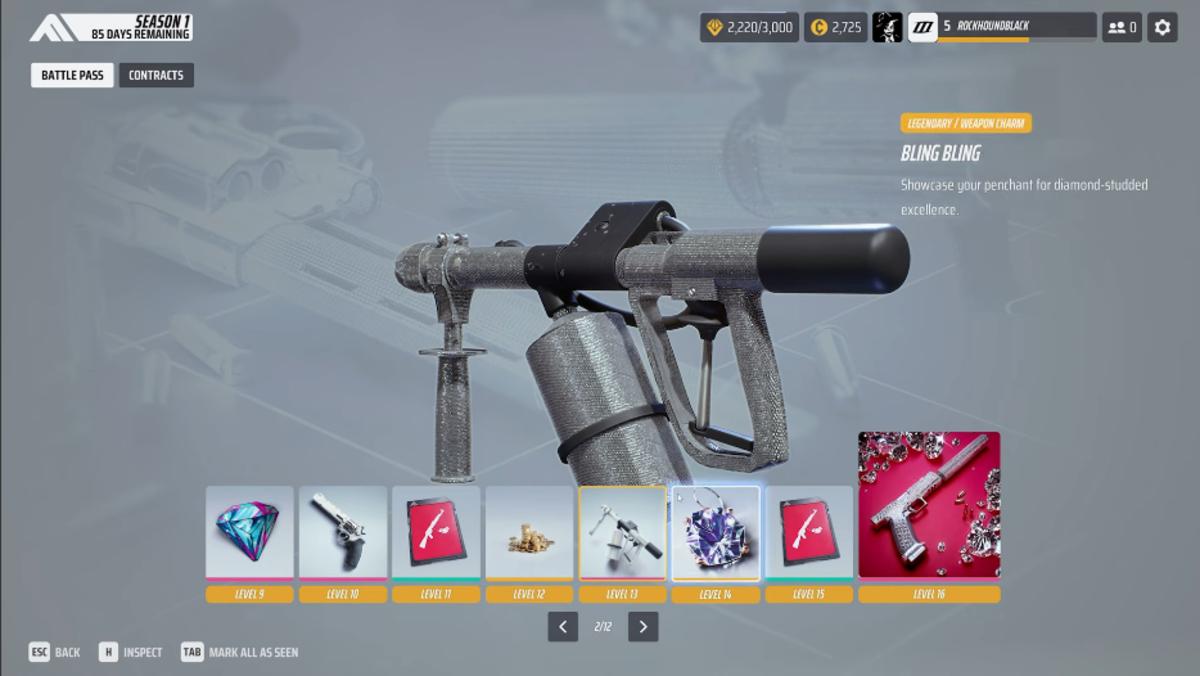Image resolution: width=1200 pixels, height=676 pixels.
Task: Click the player avatar portrait
Action: coord(887,28)
